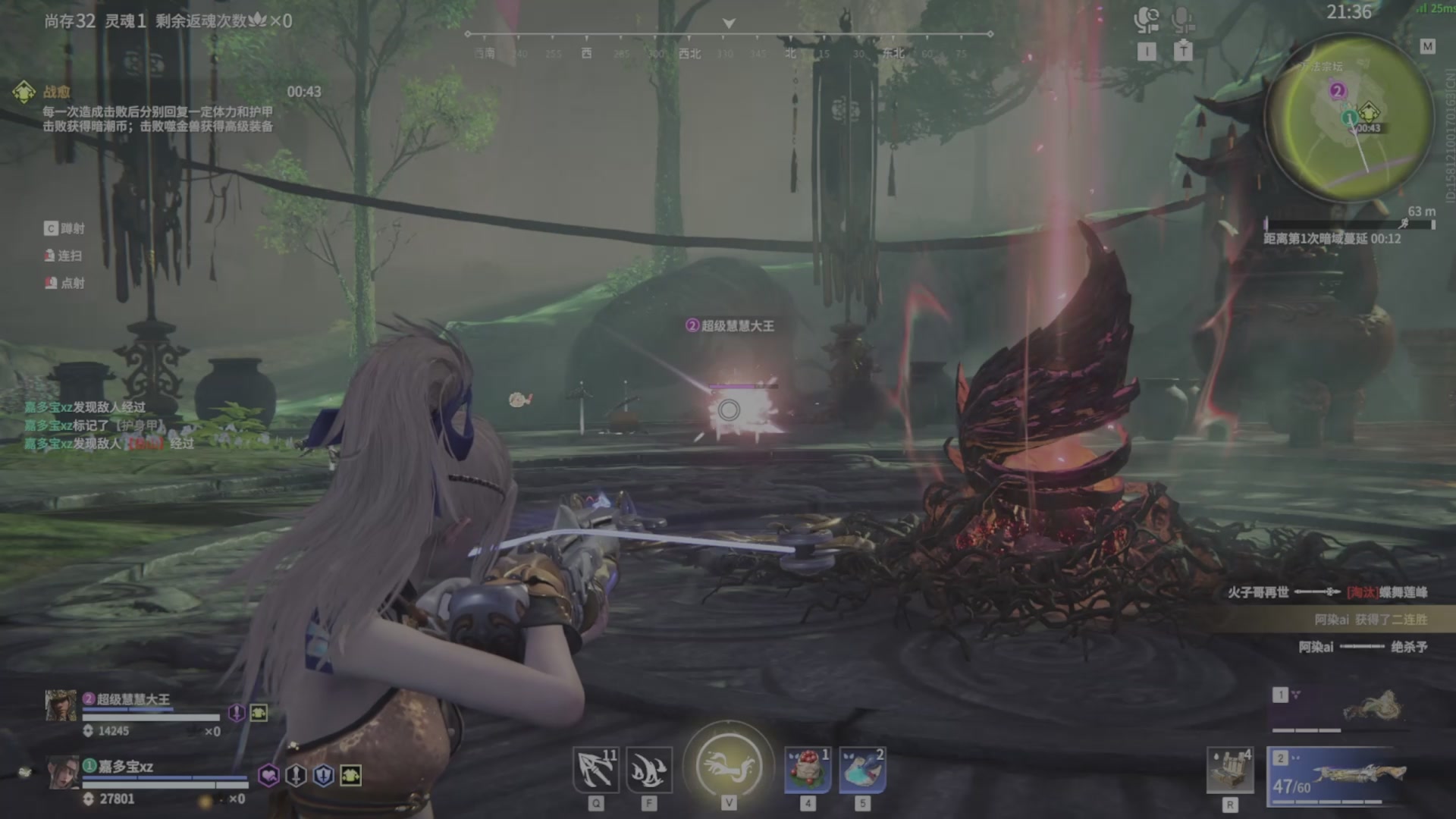Use the repair kit crate slot
Image resolution: width=1456 pixels, height=819 pixels.
point(1229,770)
